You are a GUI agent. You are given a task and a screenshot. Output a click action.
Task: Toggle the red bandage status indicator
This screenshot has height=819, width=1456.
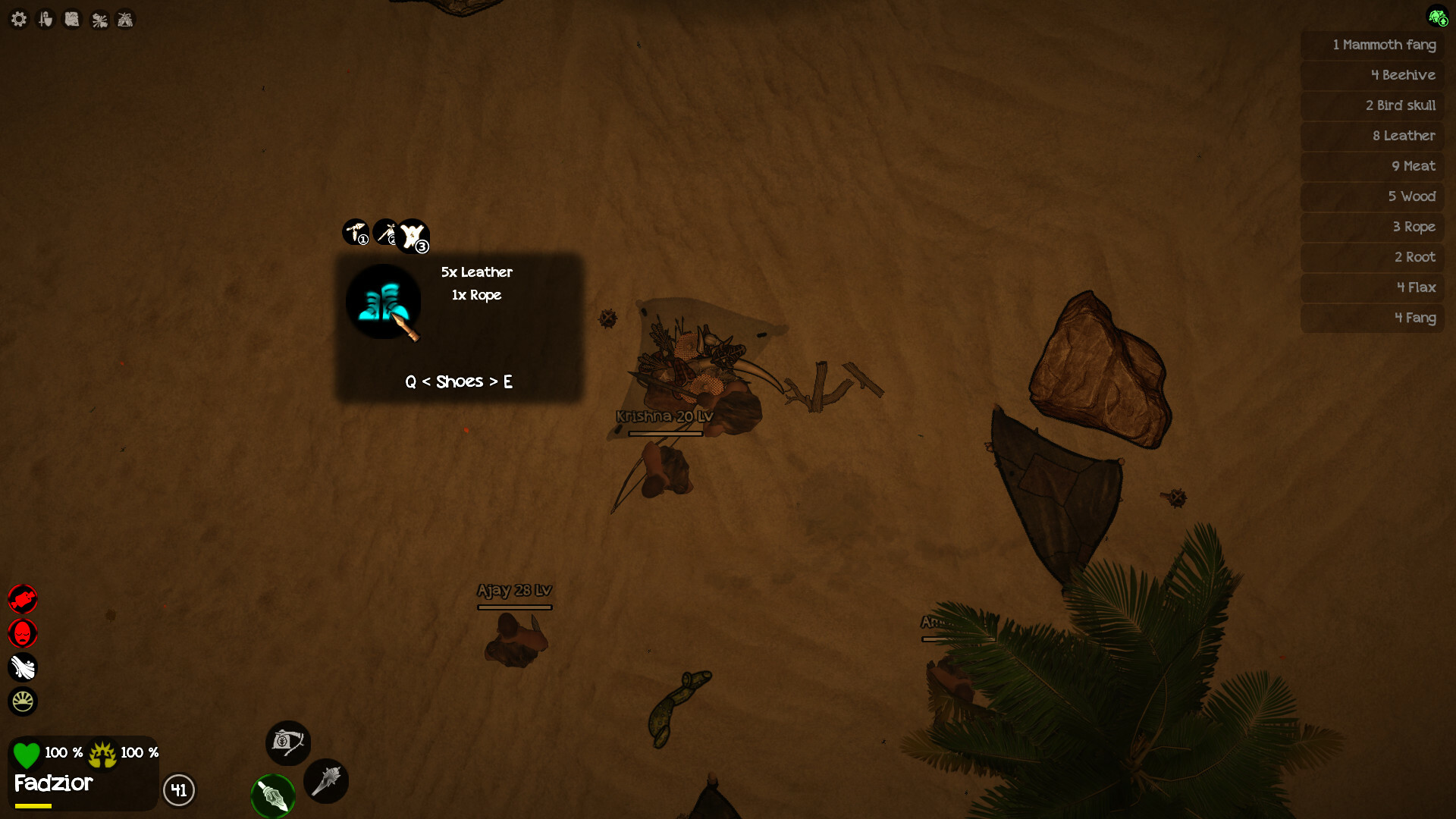24,599
